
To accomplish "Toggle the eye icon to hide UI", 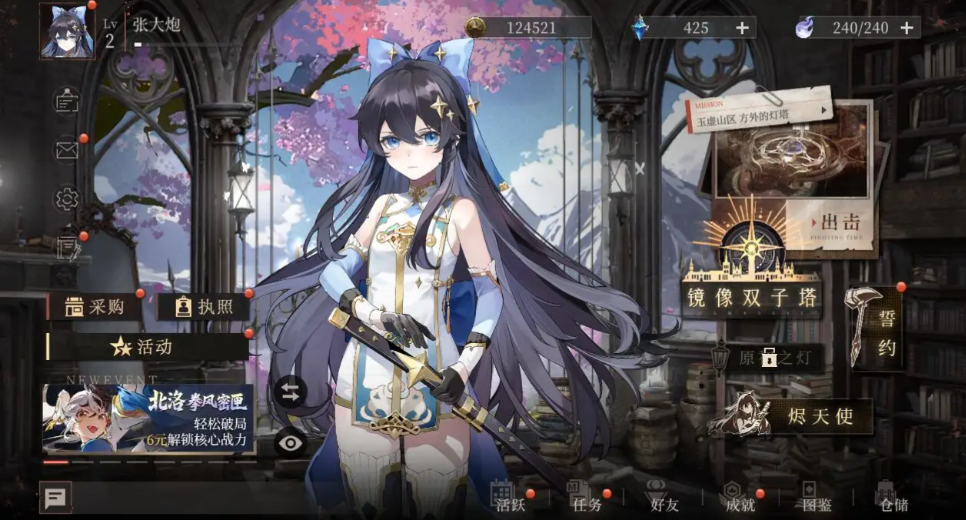I will click(x=290, y=441).
